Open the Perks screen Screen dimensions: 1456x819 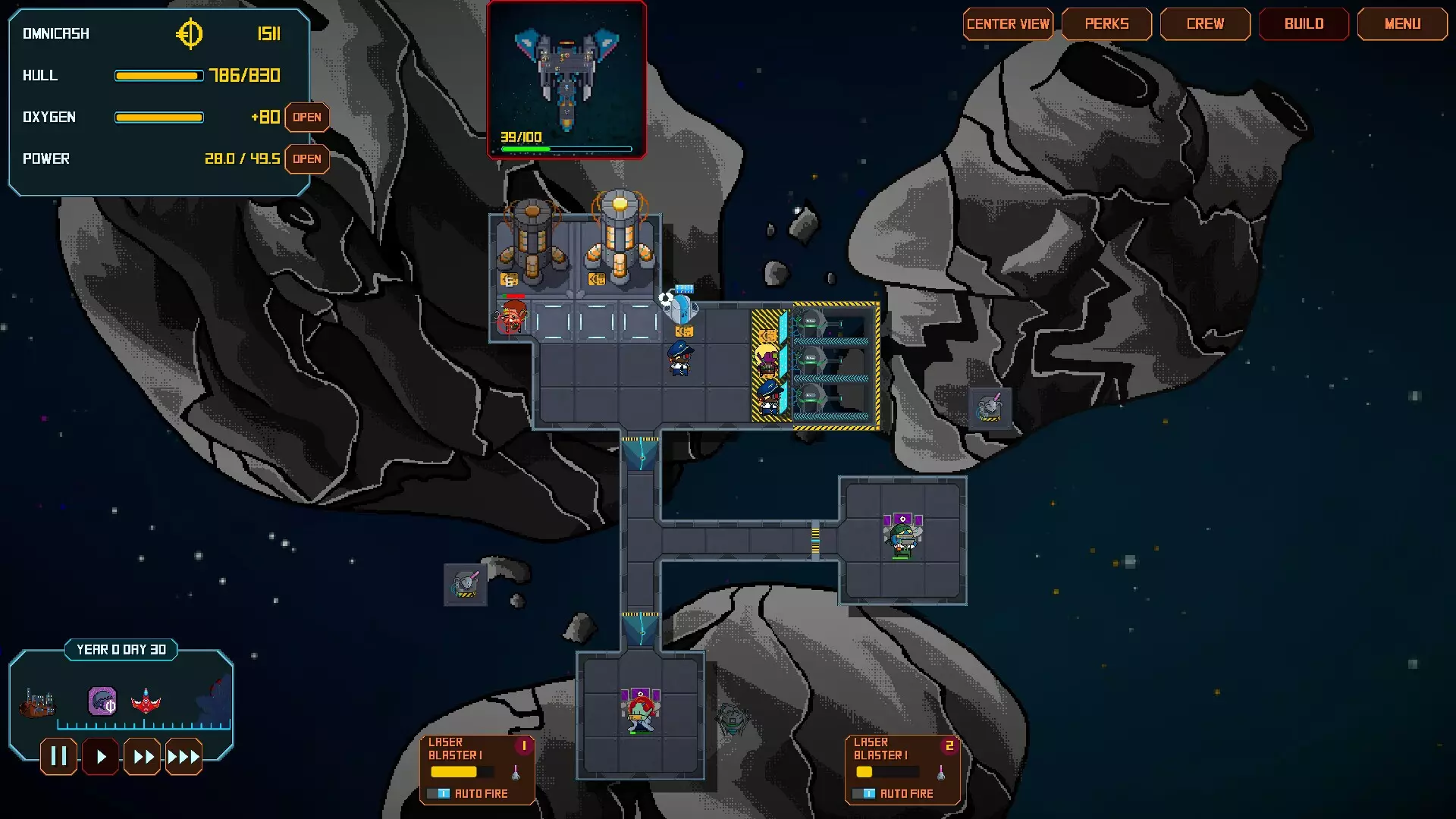pos(1106,24)
